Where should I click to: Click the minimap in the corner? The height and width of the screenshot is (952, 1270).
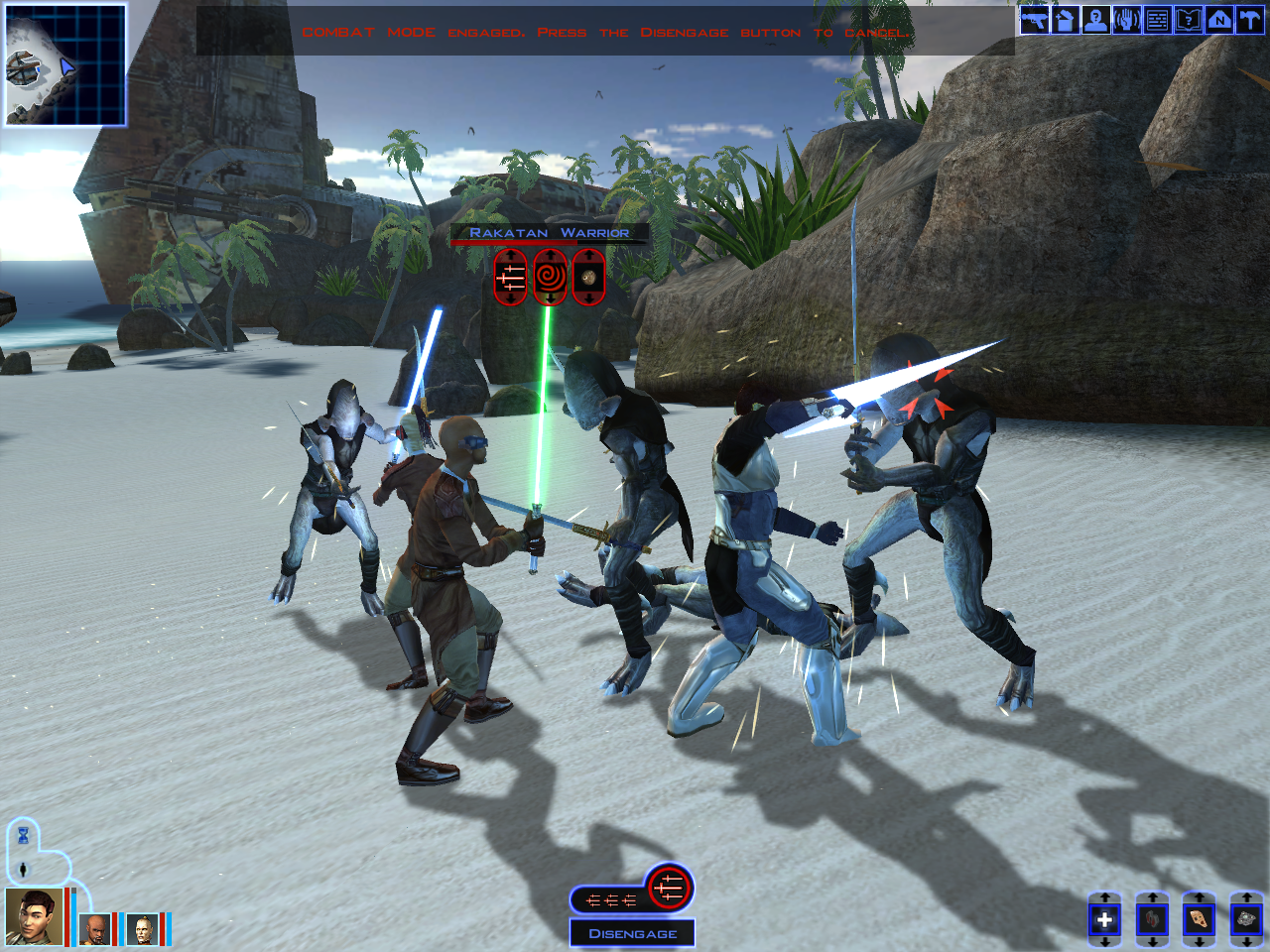click(65, 65)
